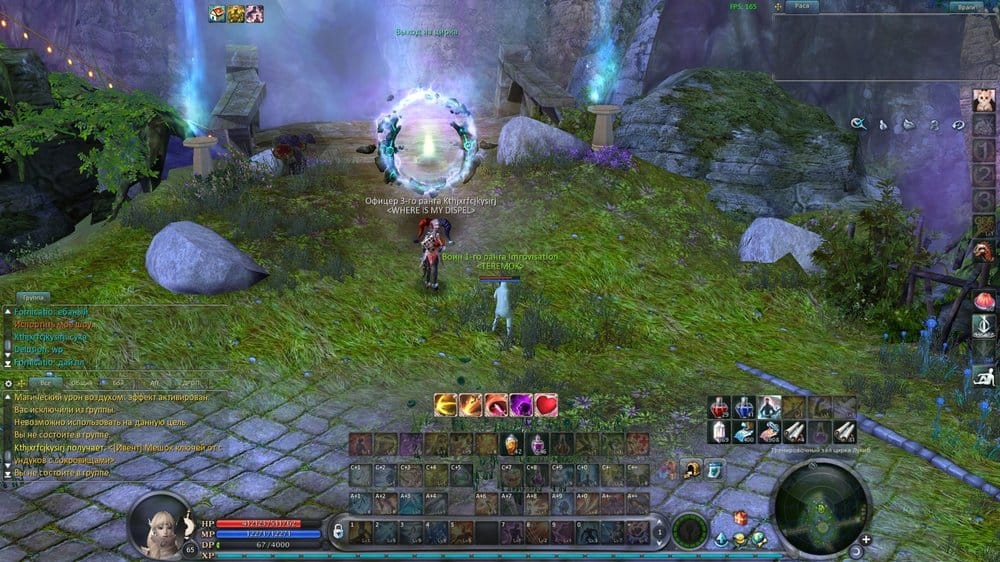
Task: Switch to the Группа chat tab
Action: [34, 298]
